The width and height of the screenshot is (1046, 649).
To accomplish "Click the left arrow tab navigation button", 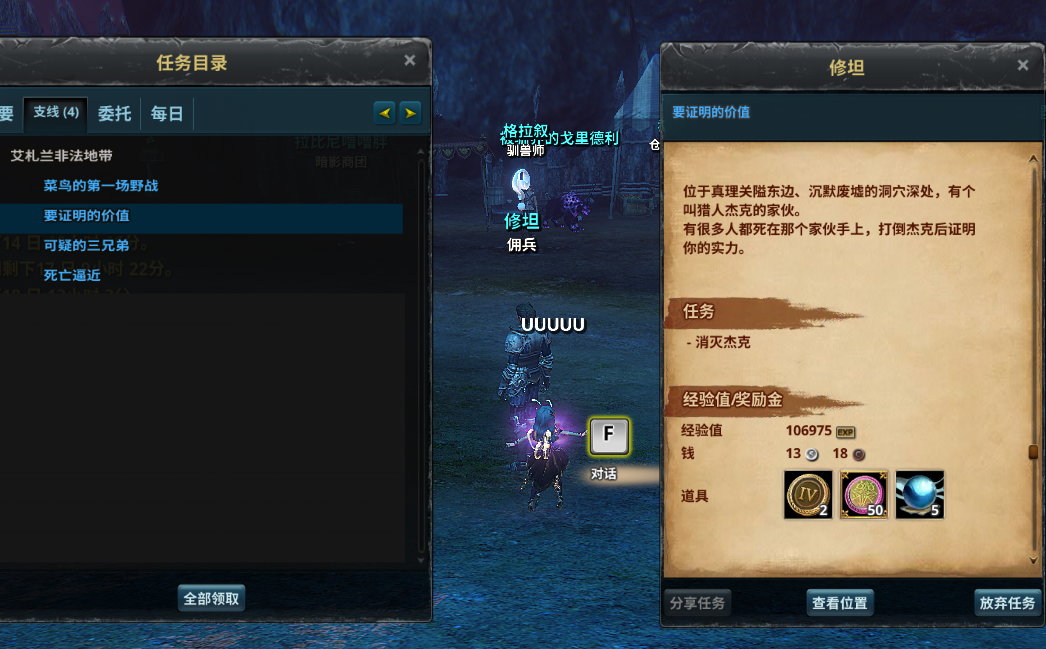I will point(384,112).
